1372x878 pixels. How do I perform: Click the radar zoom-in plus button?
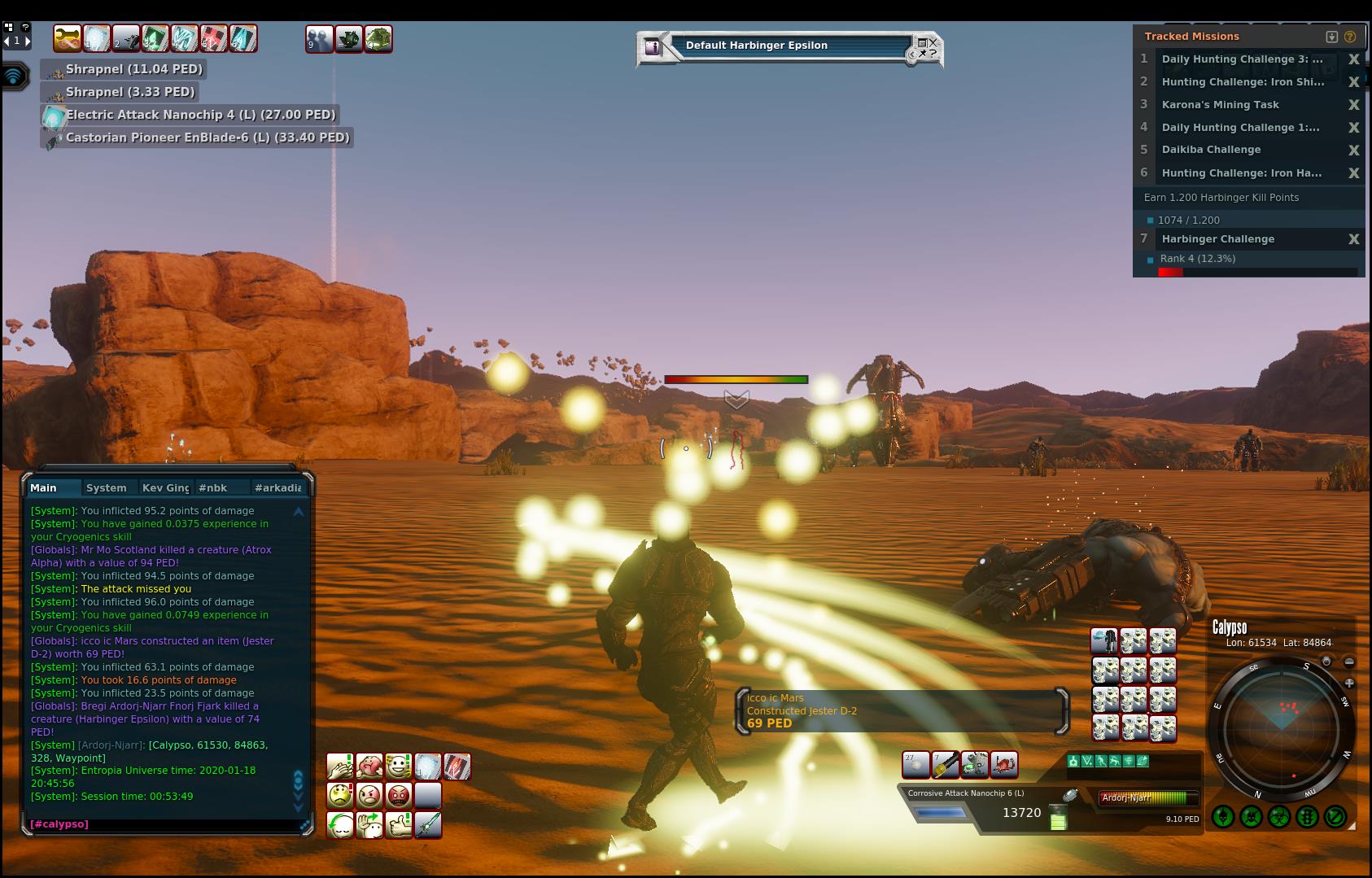pos(1349,684)
